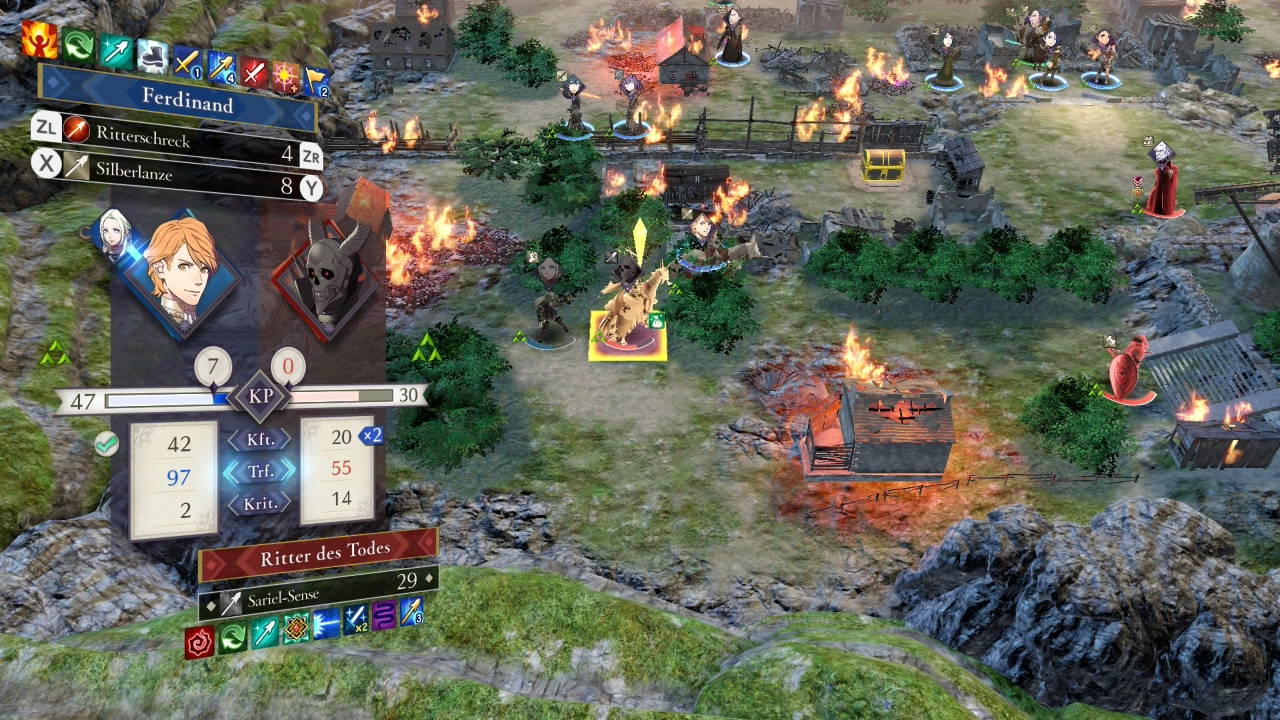Screen dimensions: 1280x720
Task: Inspect the enemy's Sariel-Sense weapon row
Action: [x=316, y=592]
